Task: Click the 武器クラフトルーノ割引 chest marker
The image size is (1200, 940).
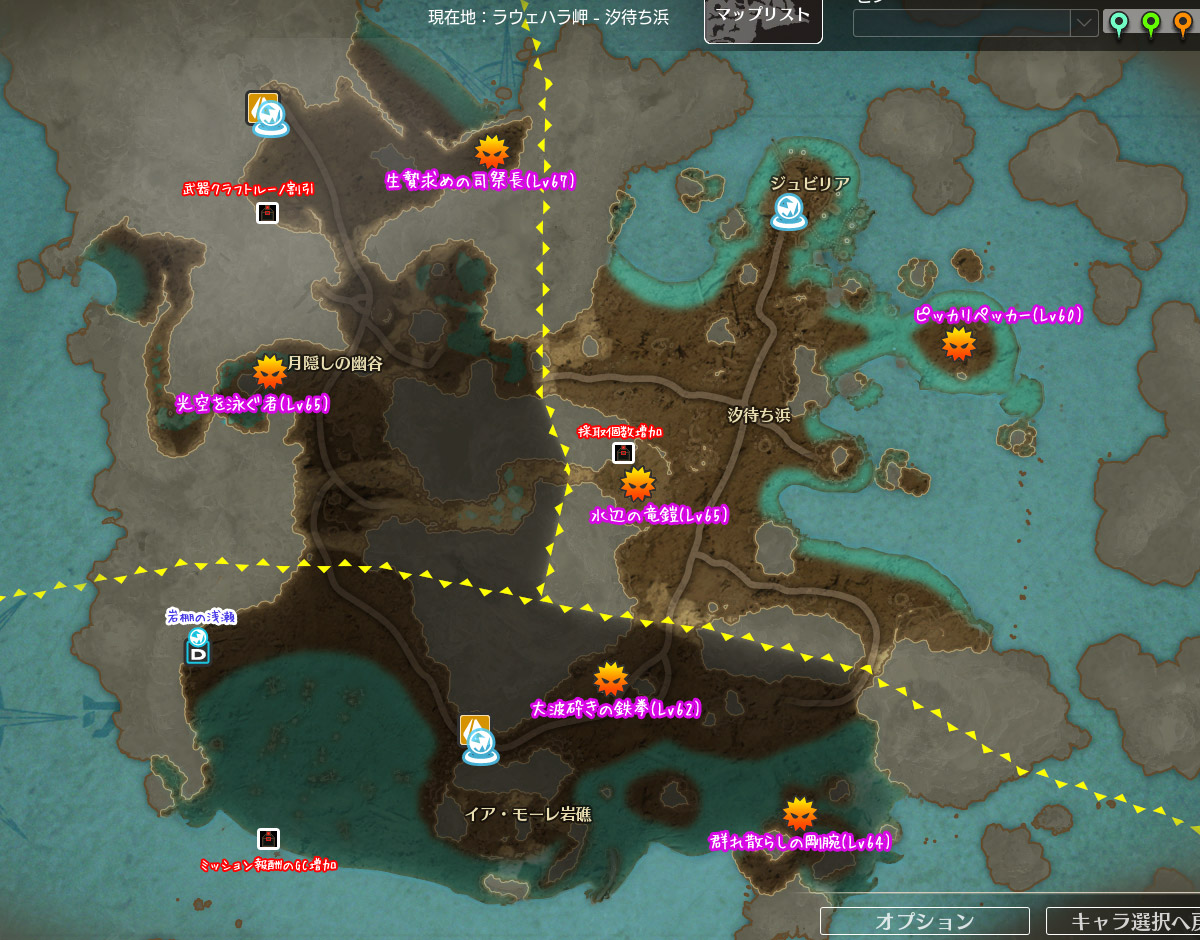Action: point(267,212)
